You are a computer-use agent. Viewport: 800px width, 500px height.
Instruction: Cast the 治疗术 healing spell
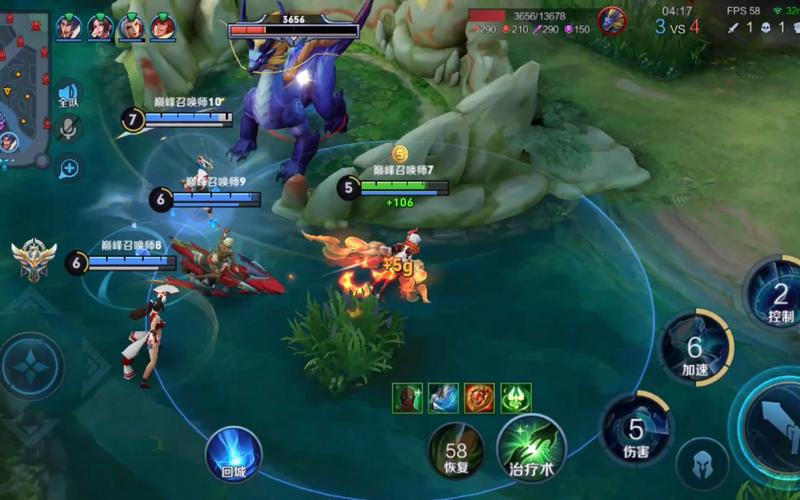(531, 447)
